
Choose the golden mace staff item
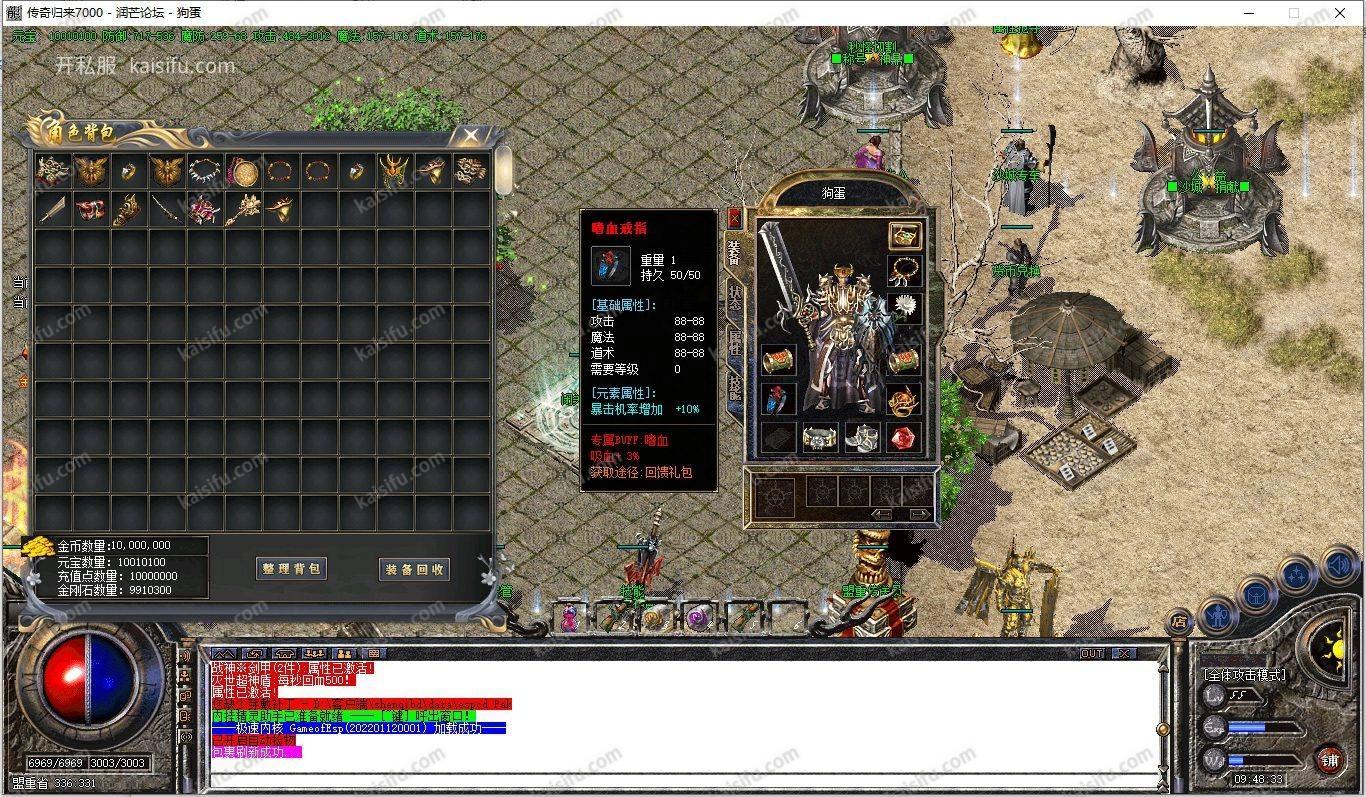pyautogui.click(x=243, y=210)
